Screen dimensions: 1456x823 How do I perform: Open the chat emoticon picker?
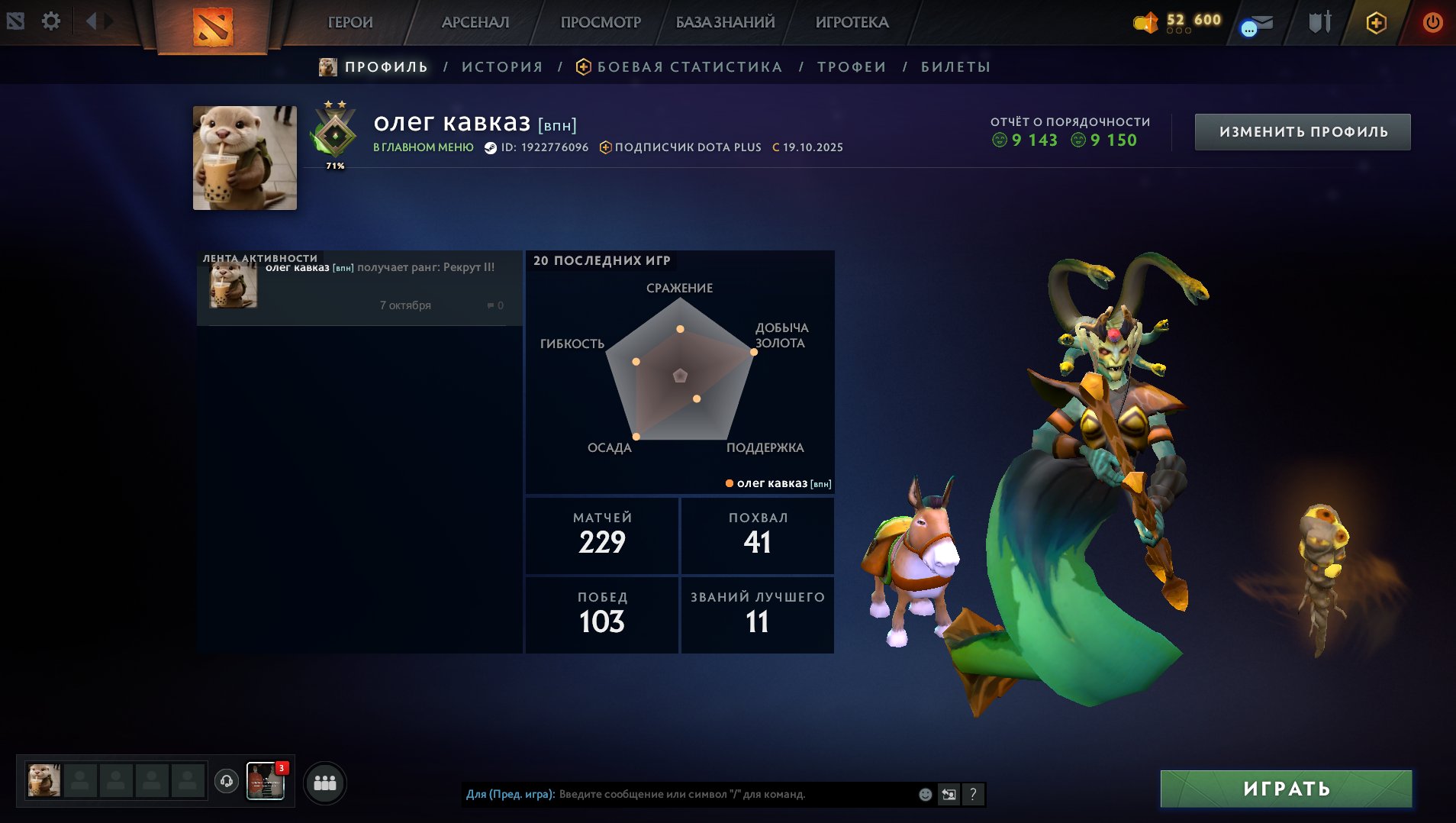pos(925,794)
